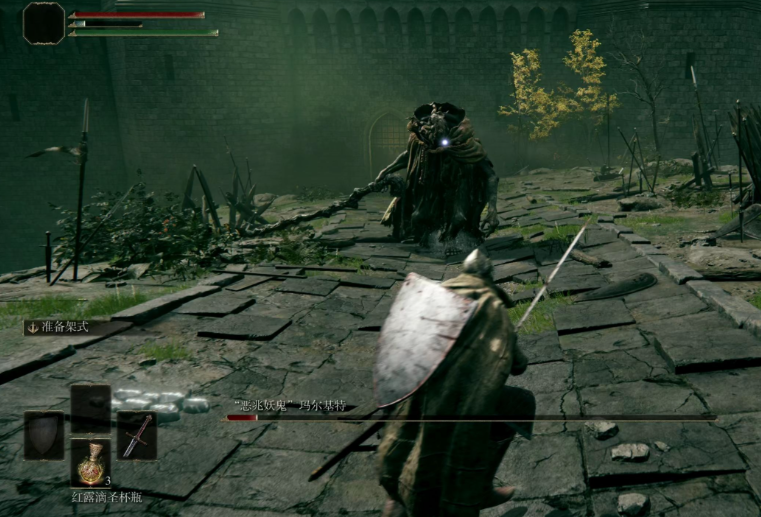Select the Flask of Crimson Tears slot
This screenshot has width=761, height=517.
coord(91,462)
